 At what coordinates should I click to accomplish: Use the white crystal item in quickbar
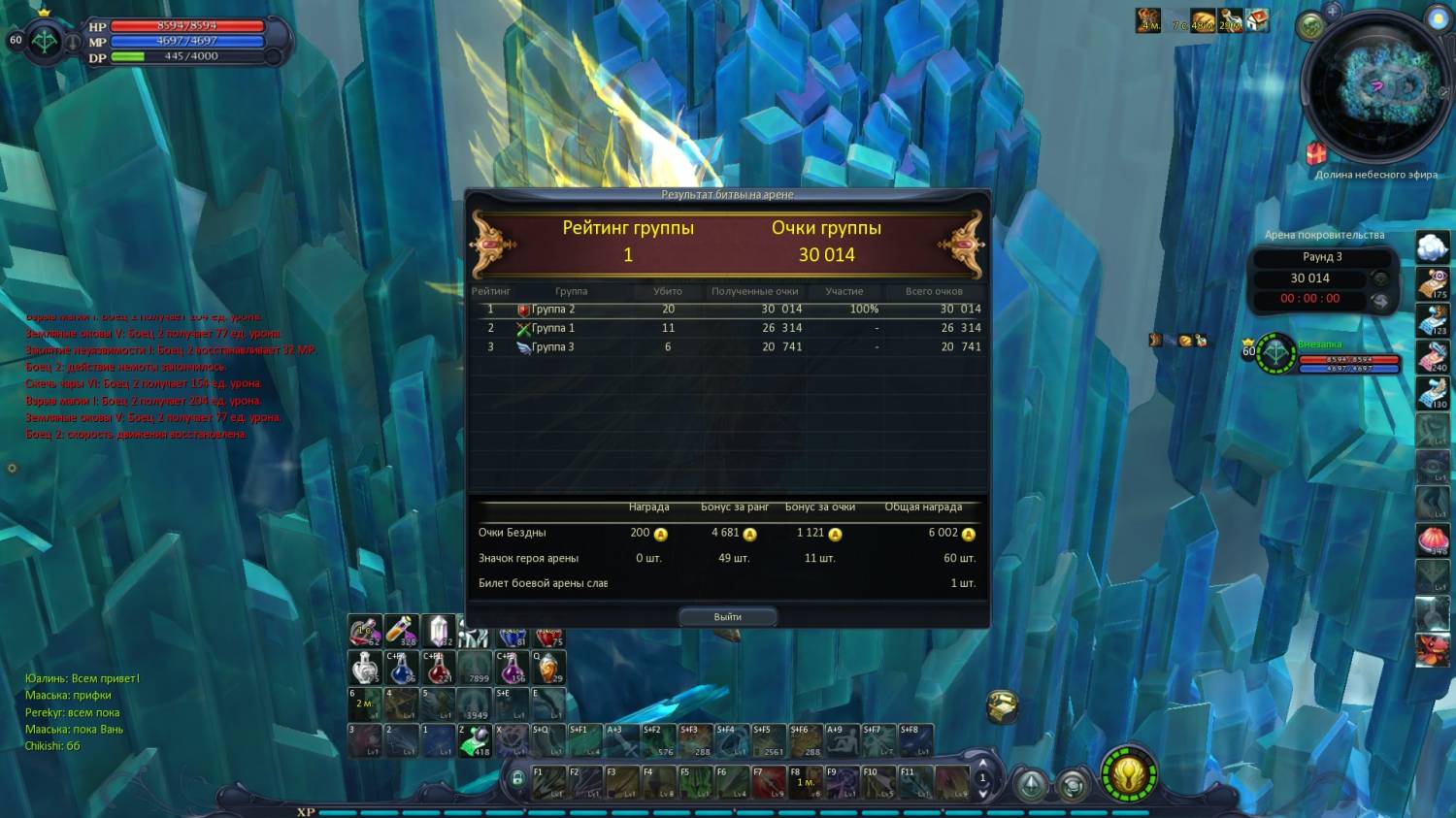tap(439, 631)
